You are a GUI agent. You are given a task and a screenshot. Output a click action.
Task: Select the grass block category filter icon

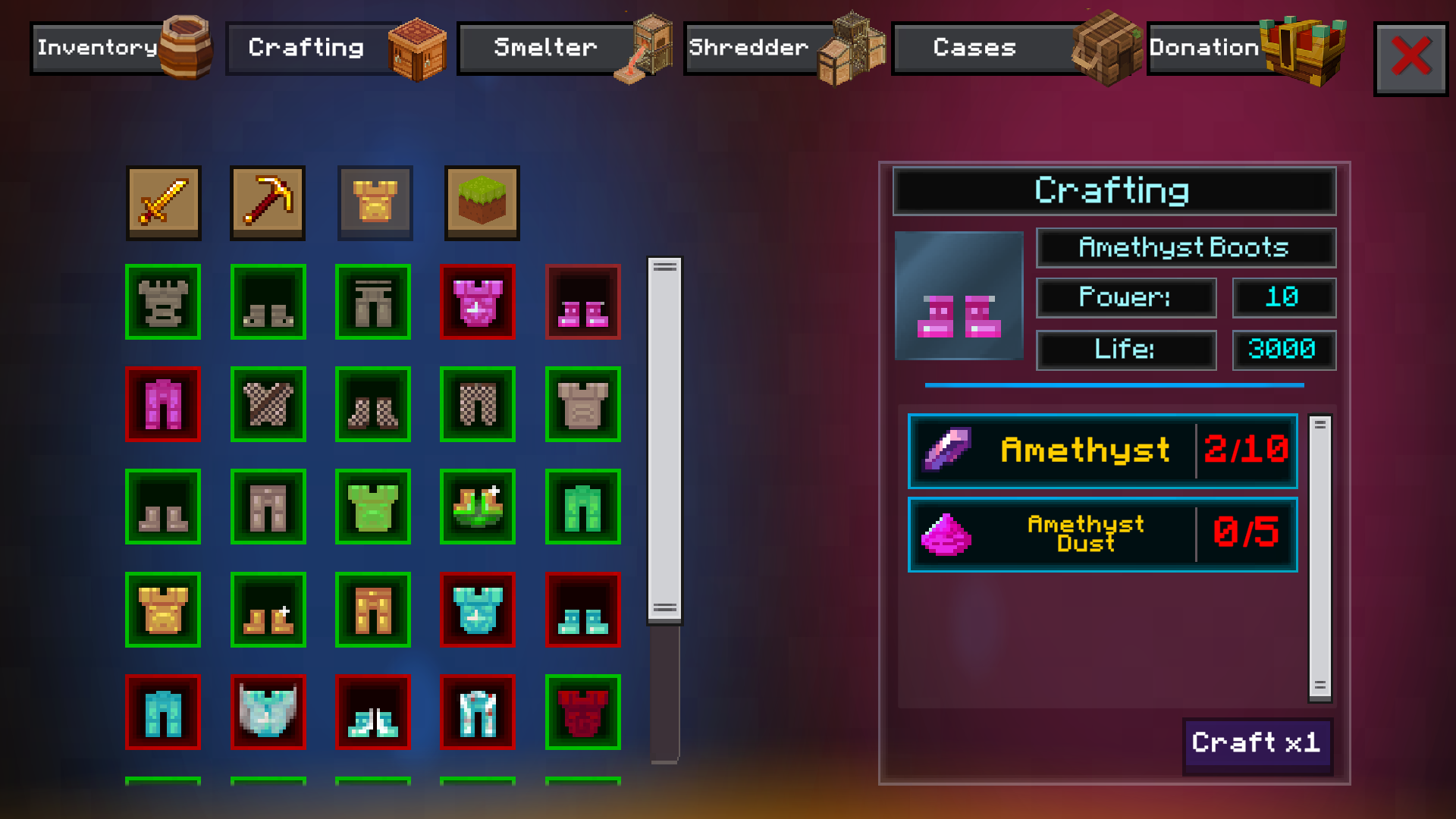pos(481,203)
